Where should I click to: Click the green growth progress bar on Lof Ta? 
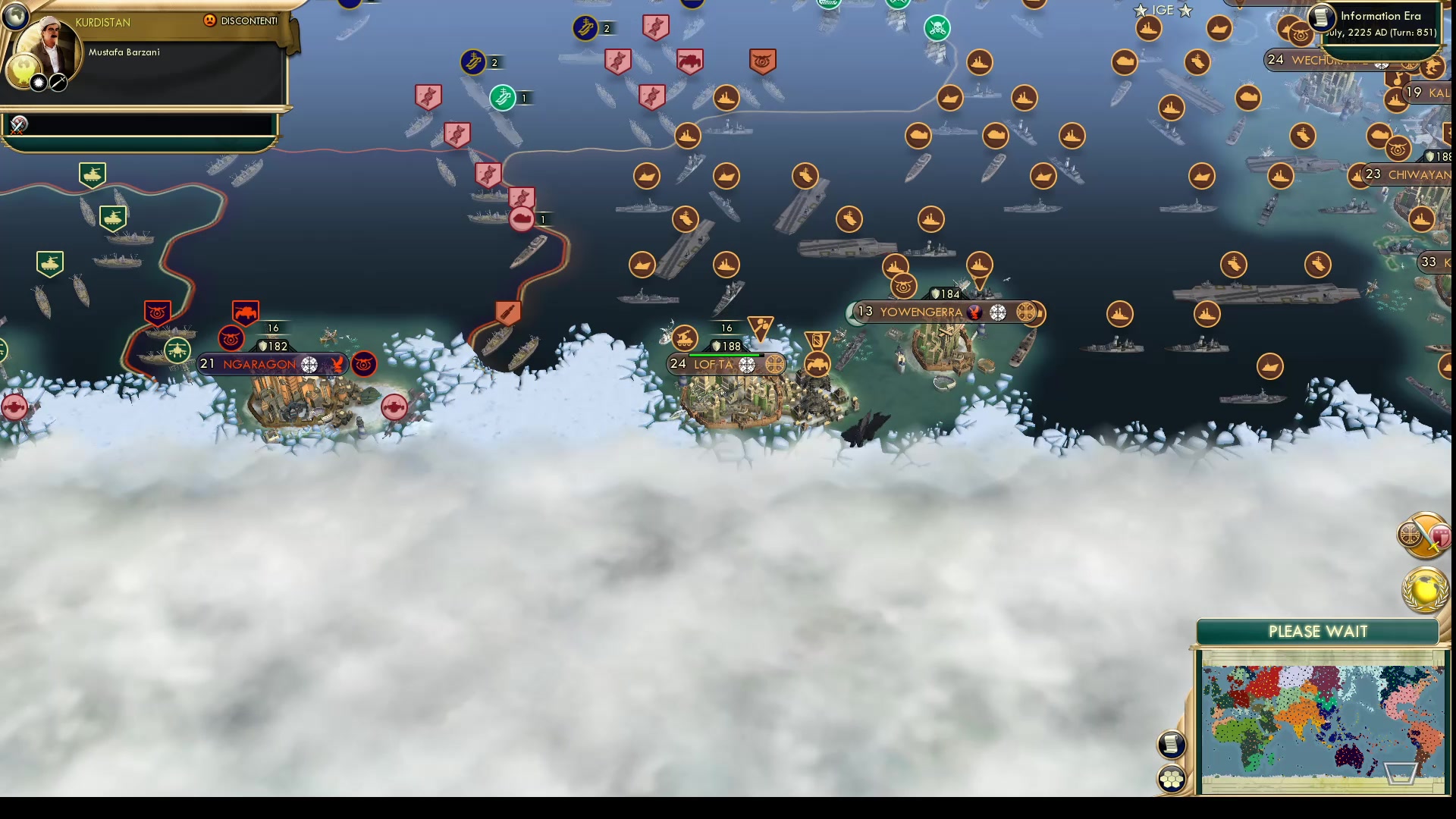tap(724, 353)
